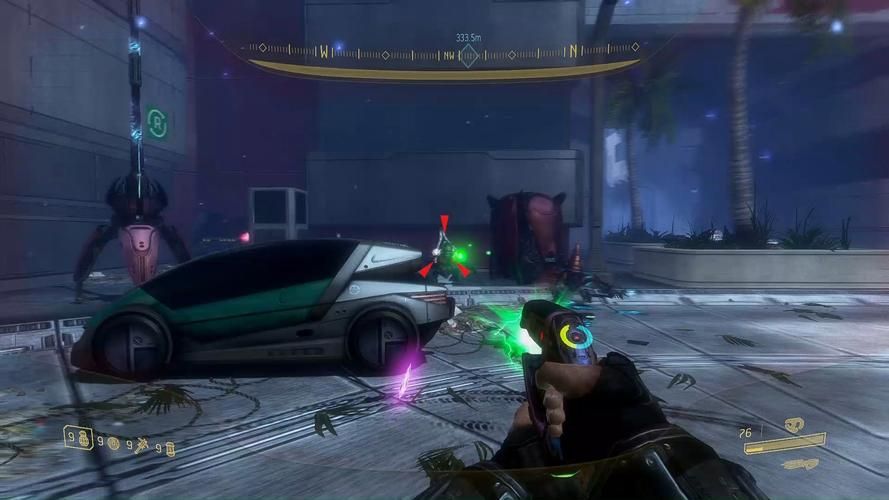
Task: Pick the firebomb grenade icon
Action: click(170, 447)
